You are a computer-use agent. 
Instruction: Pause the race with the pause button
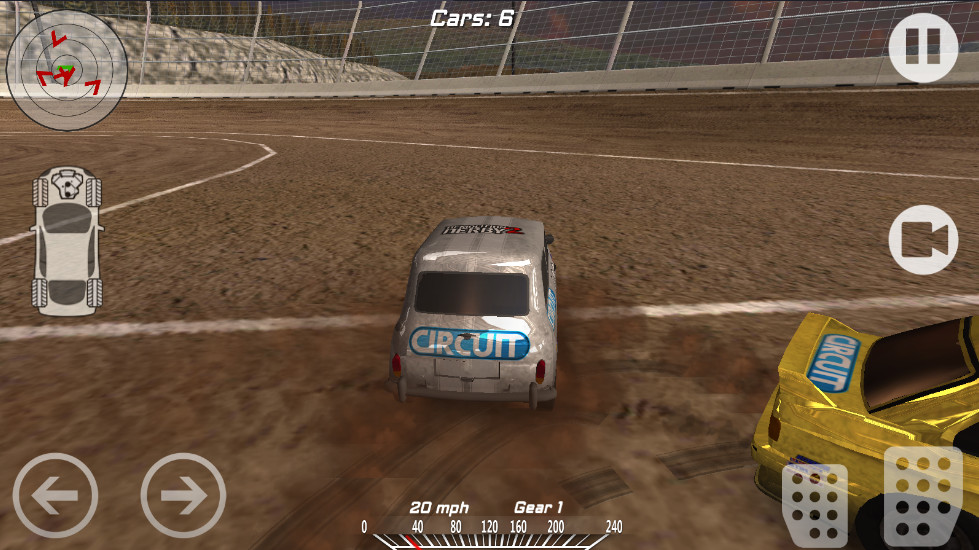923,47
